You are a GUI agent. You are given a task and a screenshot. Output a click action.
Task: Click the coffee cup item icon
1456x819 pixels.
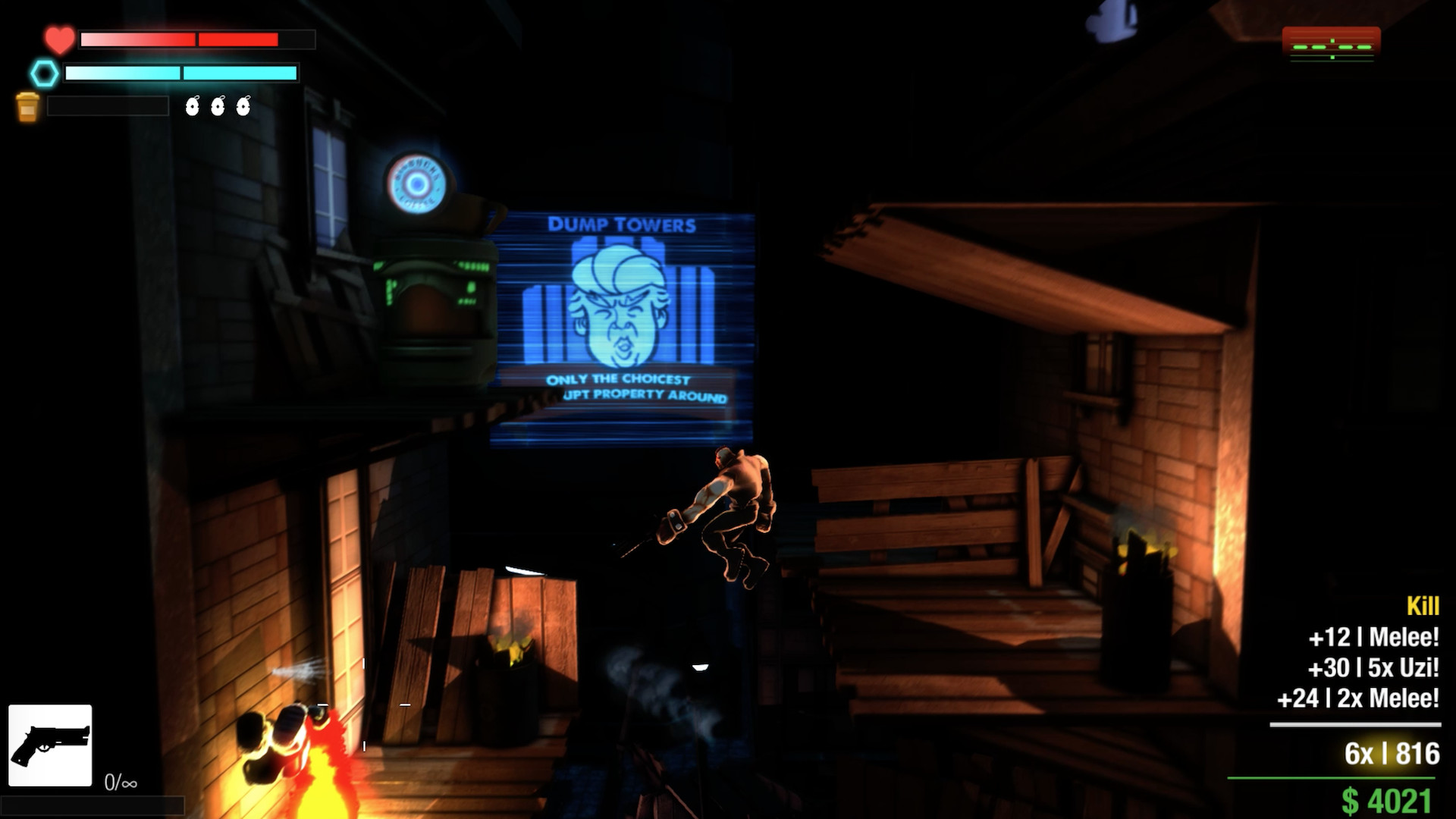coord(29,105)
